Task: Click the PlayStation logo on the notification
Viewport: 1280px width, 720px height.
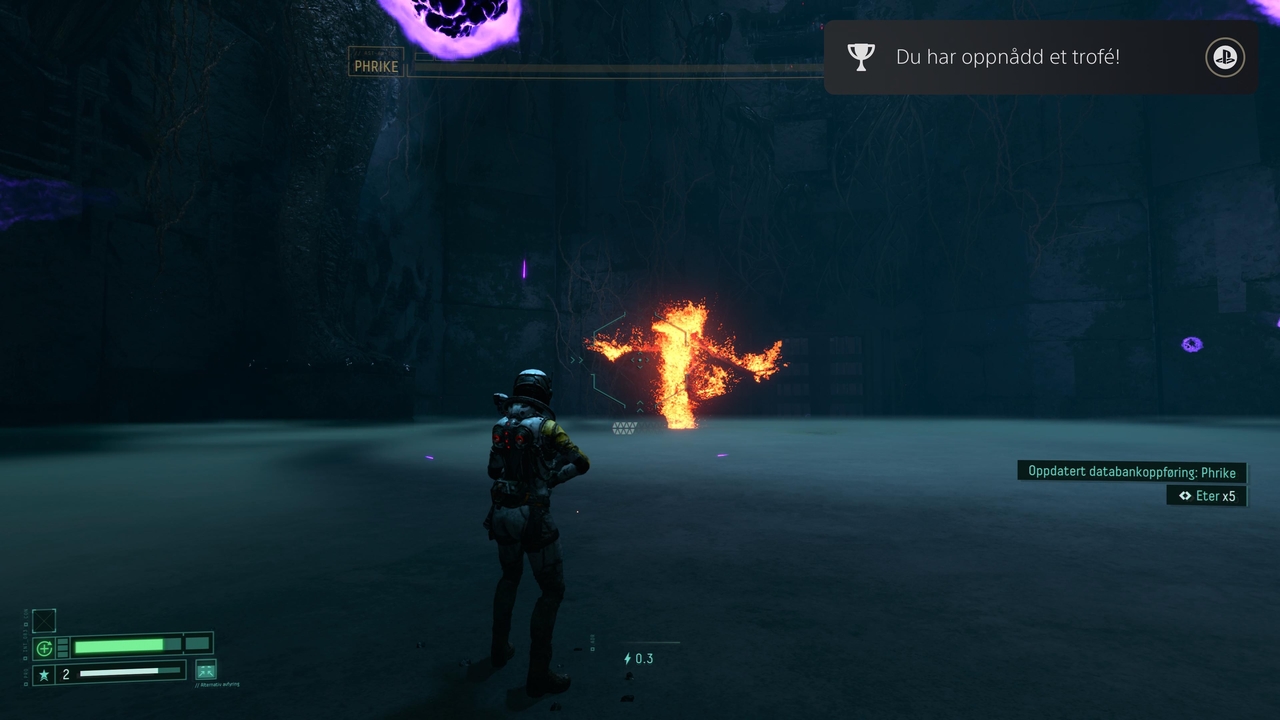Action: click(1224, 57)
